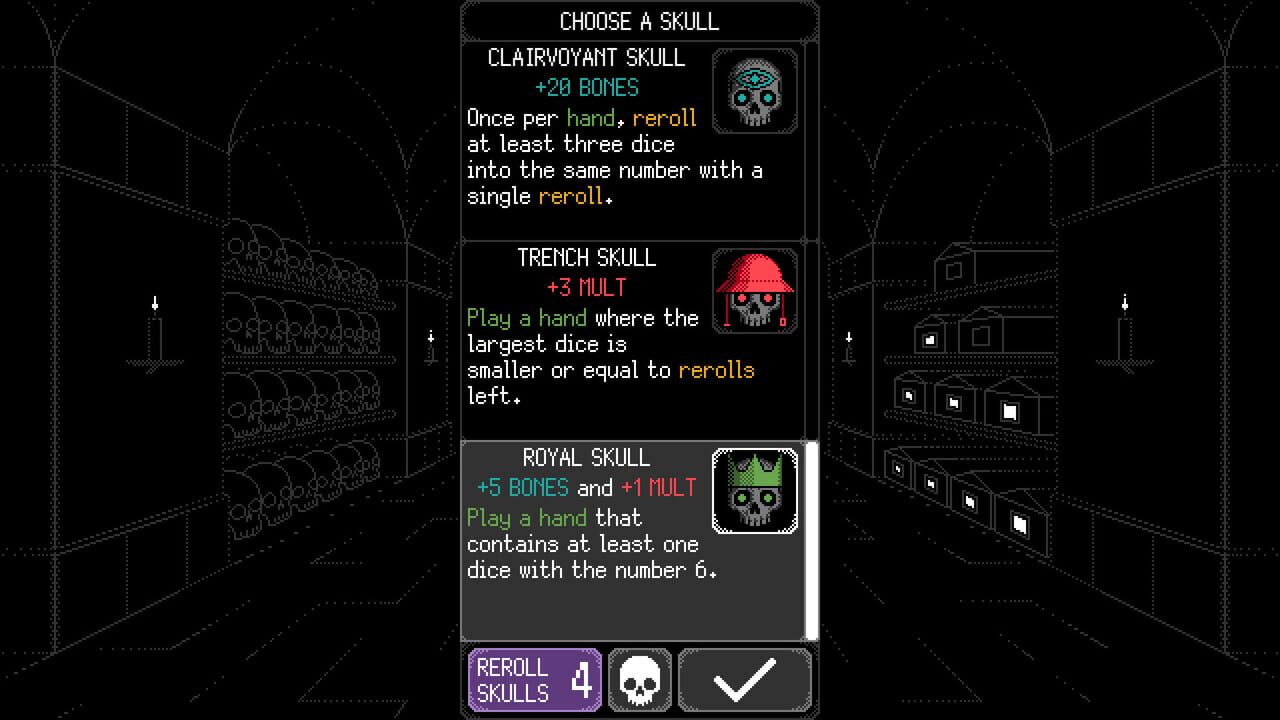Viewport: 1280px width, 720px height.
Task: Click the CHOOSE A SKULL title bar
Action: (x=638, y=20)
